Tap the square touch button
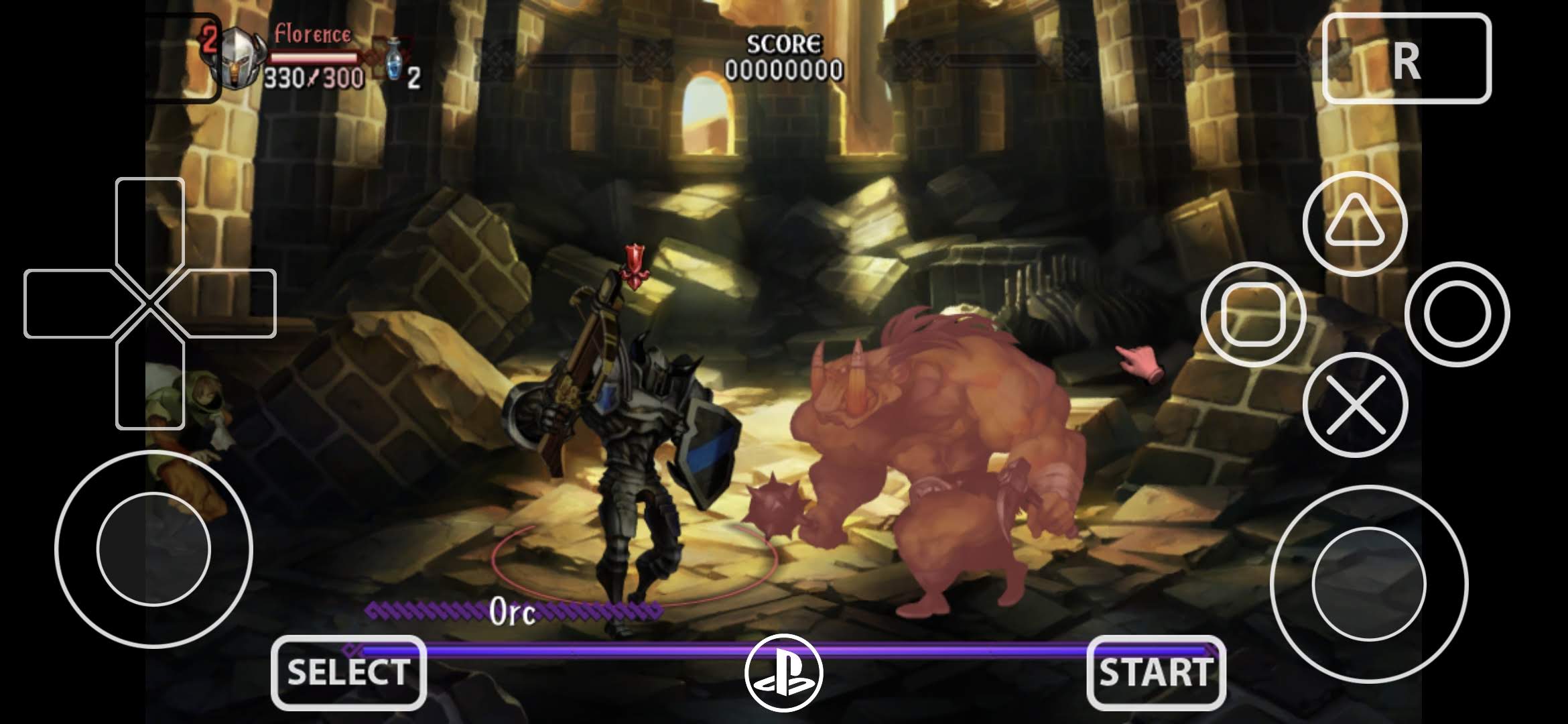This screenshot has height=724, width=1568. [1252, 314]
